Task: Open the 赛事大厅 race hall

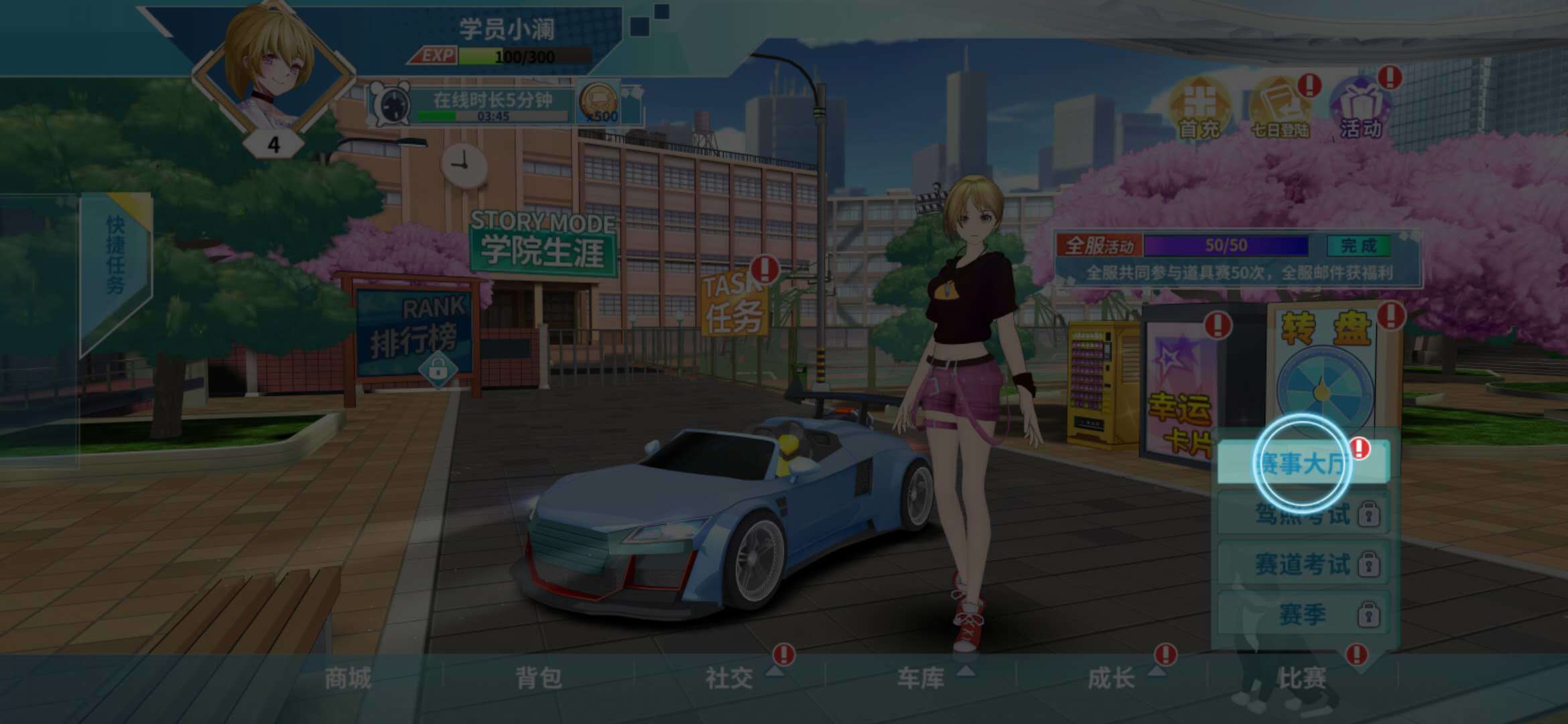Action: pyautogui.click(x=1301, y=463)
